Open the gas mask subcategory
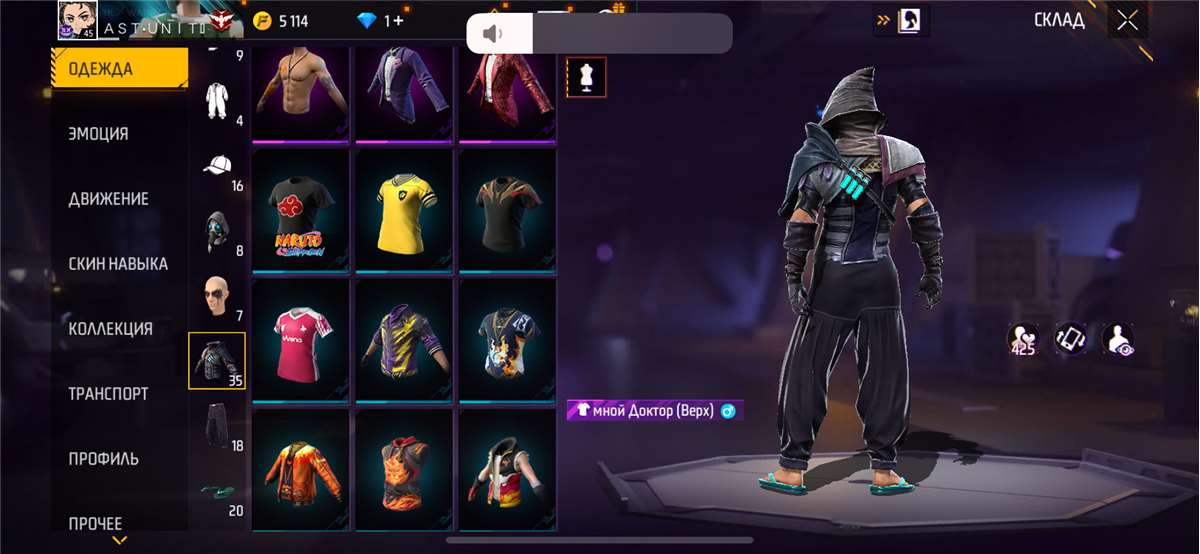 coord(219,232)
